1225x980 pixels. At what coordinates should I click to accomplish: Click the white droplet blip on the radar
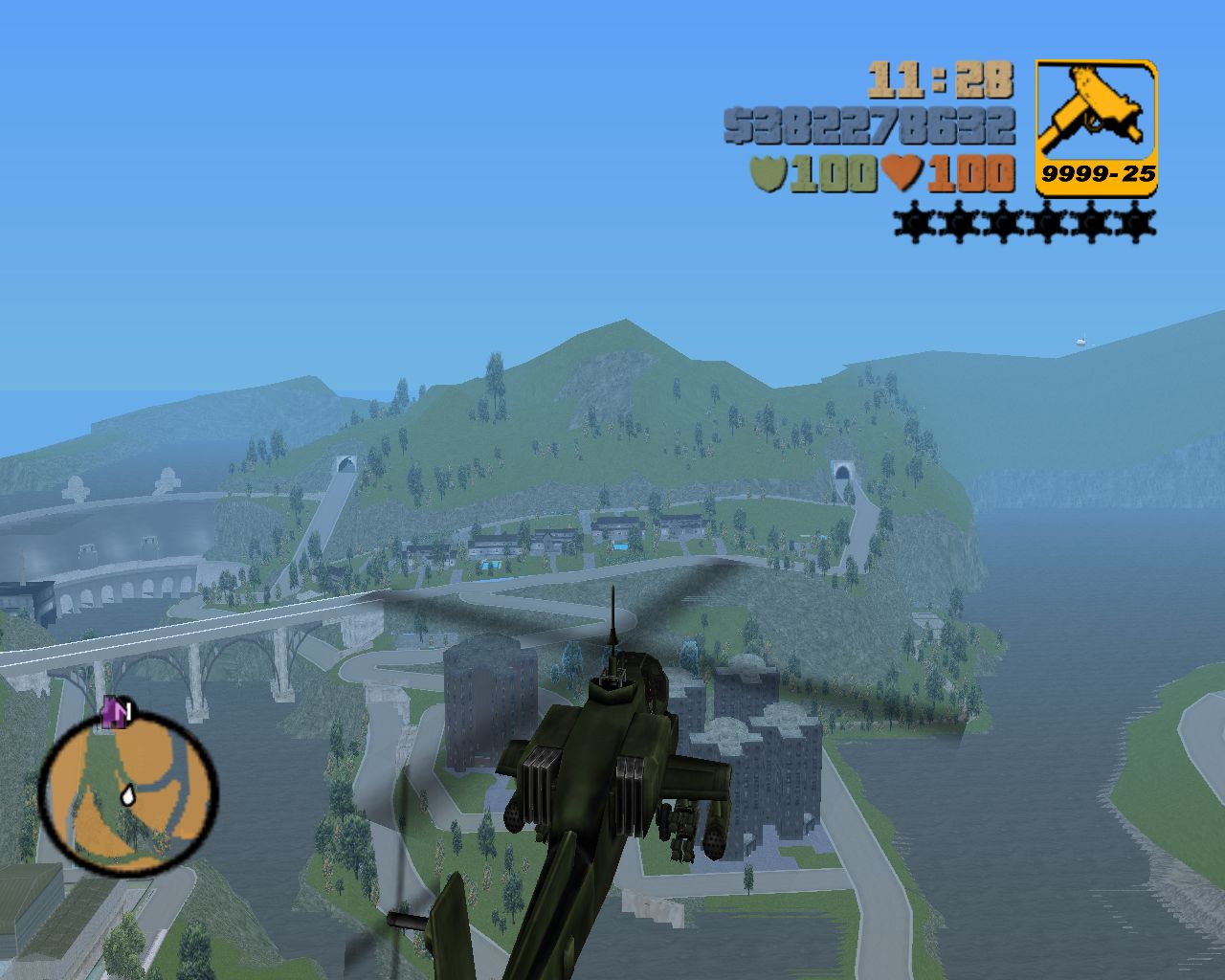tap(129, 797)
